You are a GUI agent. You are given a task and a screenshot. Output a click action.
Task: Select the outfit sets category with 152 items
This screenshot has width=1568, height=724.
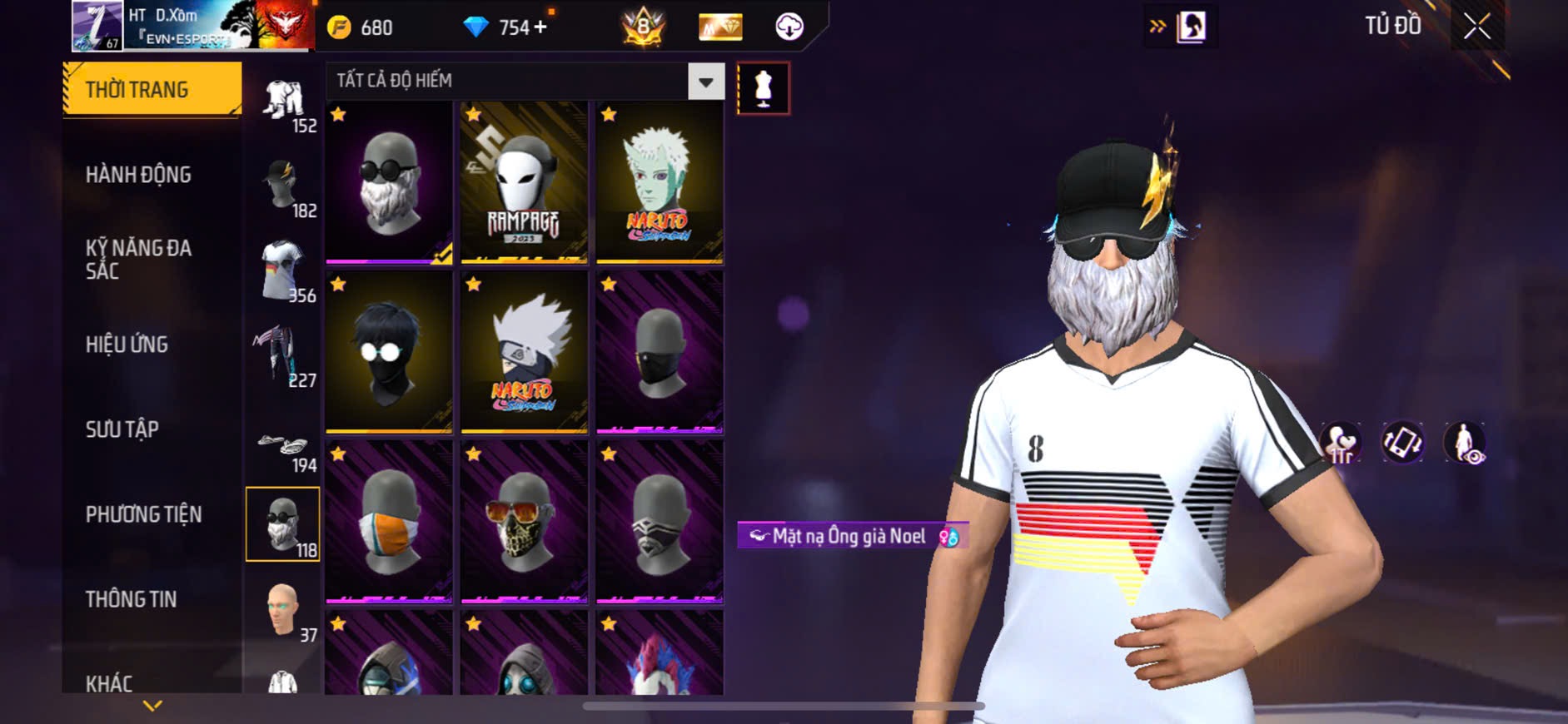point(283,104)
